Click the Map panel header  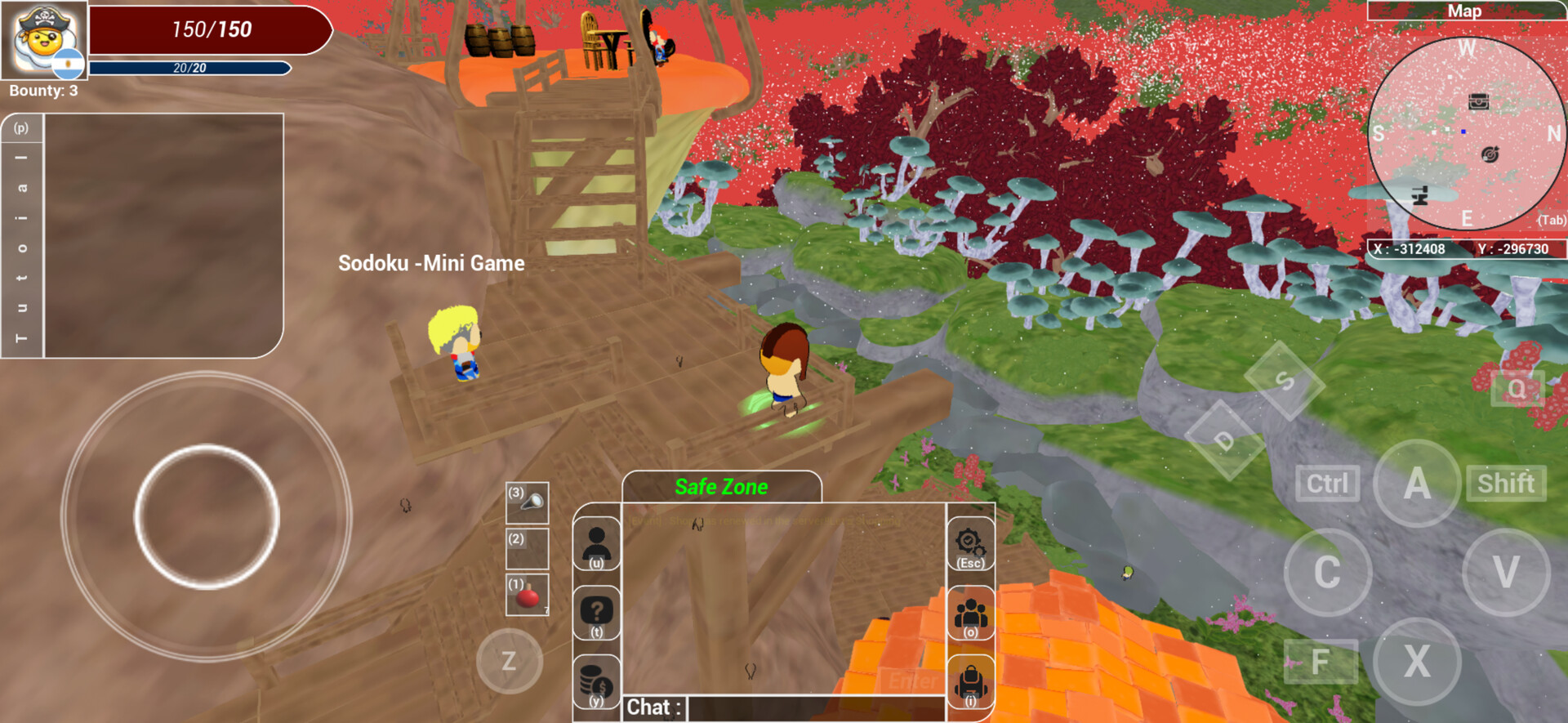[x=1464, y=11]
